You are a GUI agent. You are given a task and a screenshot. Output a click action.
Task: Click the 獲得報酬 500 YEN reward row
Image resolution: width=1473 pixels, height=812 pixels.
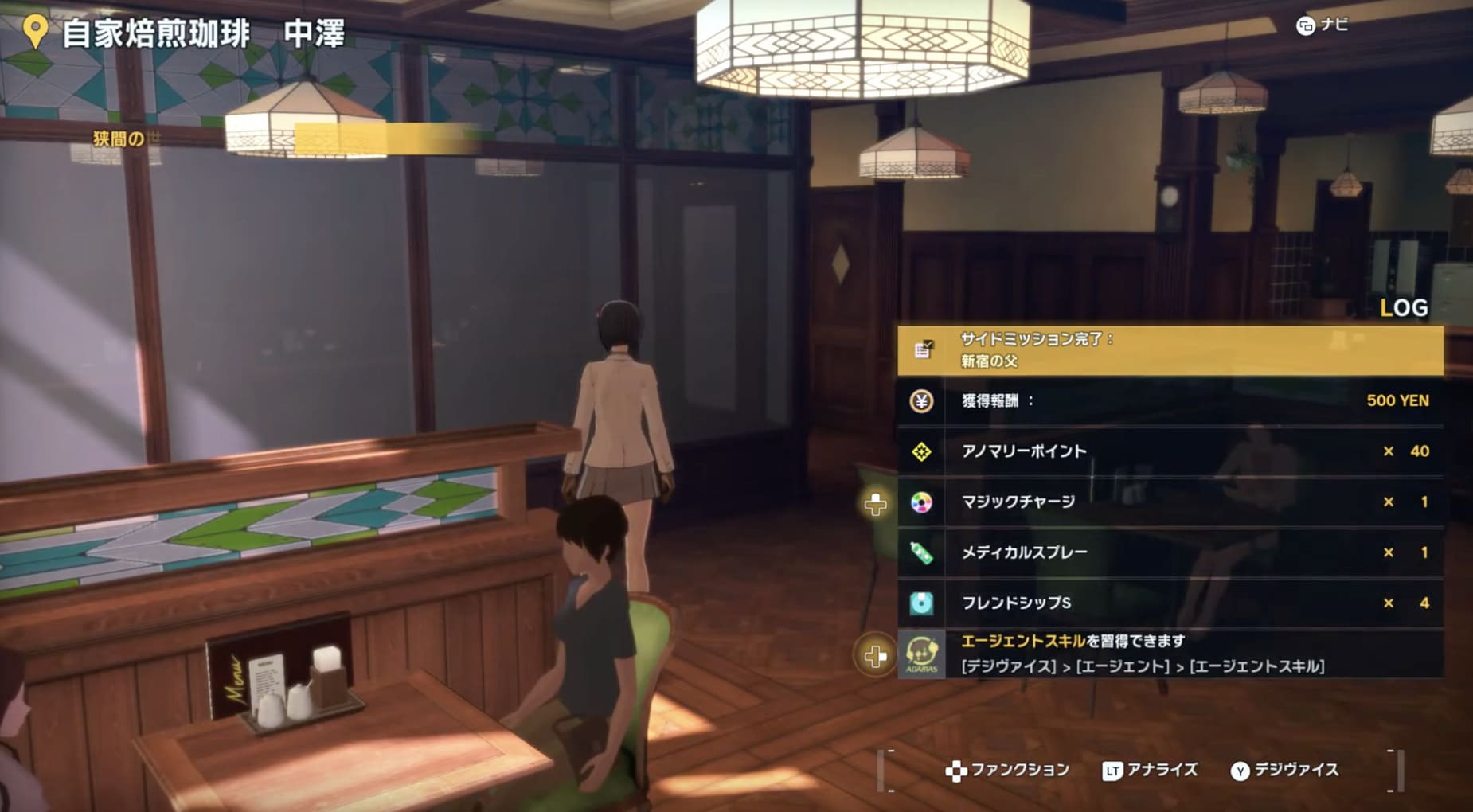tap(1169, 401)
